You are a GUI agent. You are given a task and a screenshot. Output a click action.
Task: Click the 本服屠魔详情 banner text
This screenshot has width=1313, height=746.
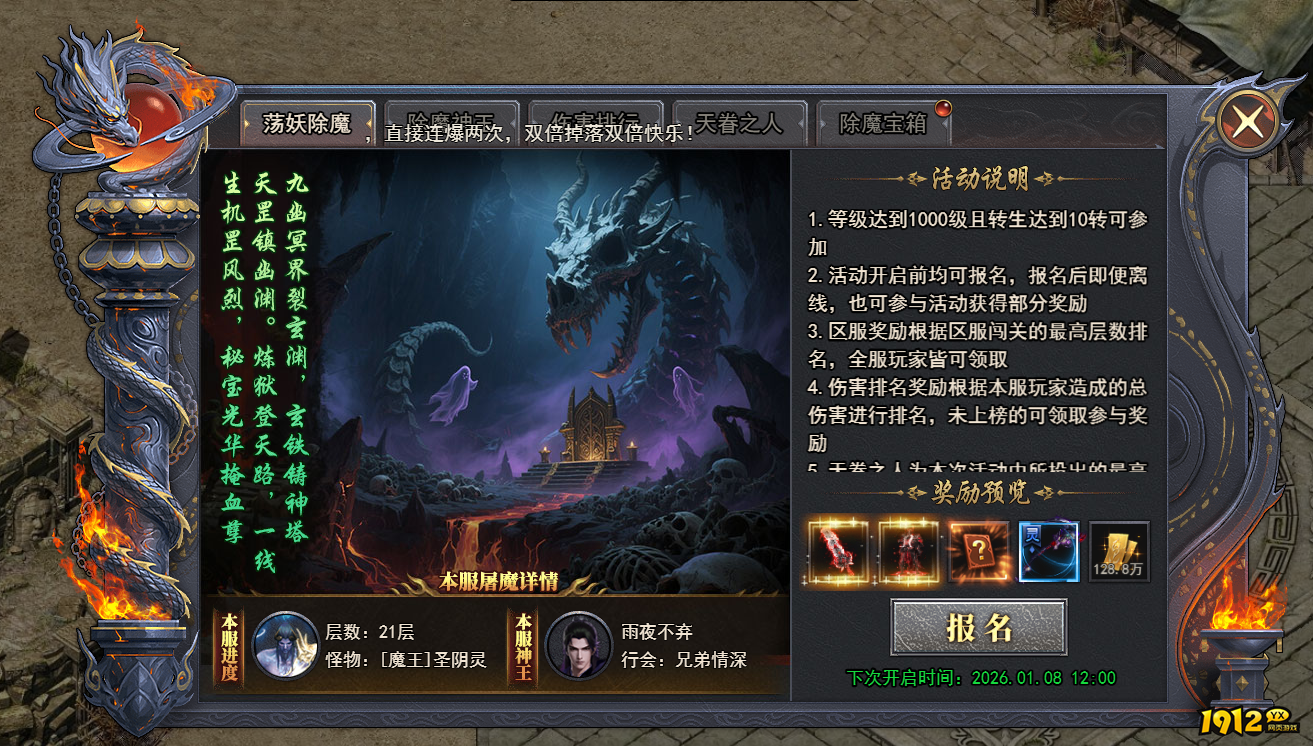(x=499, y=578)
